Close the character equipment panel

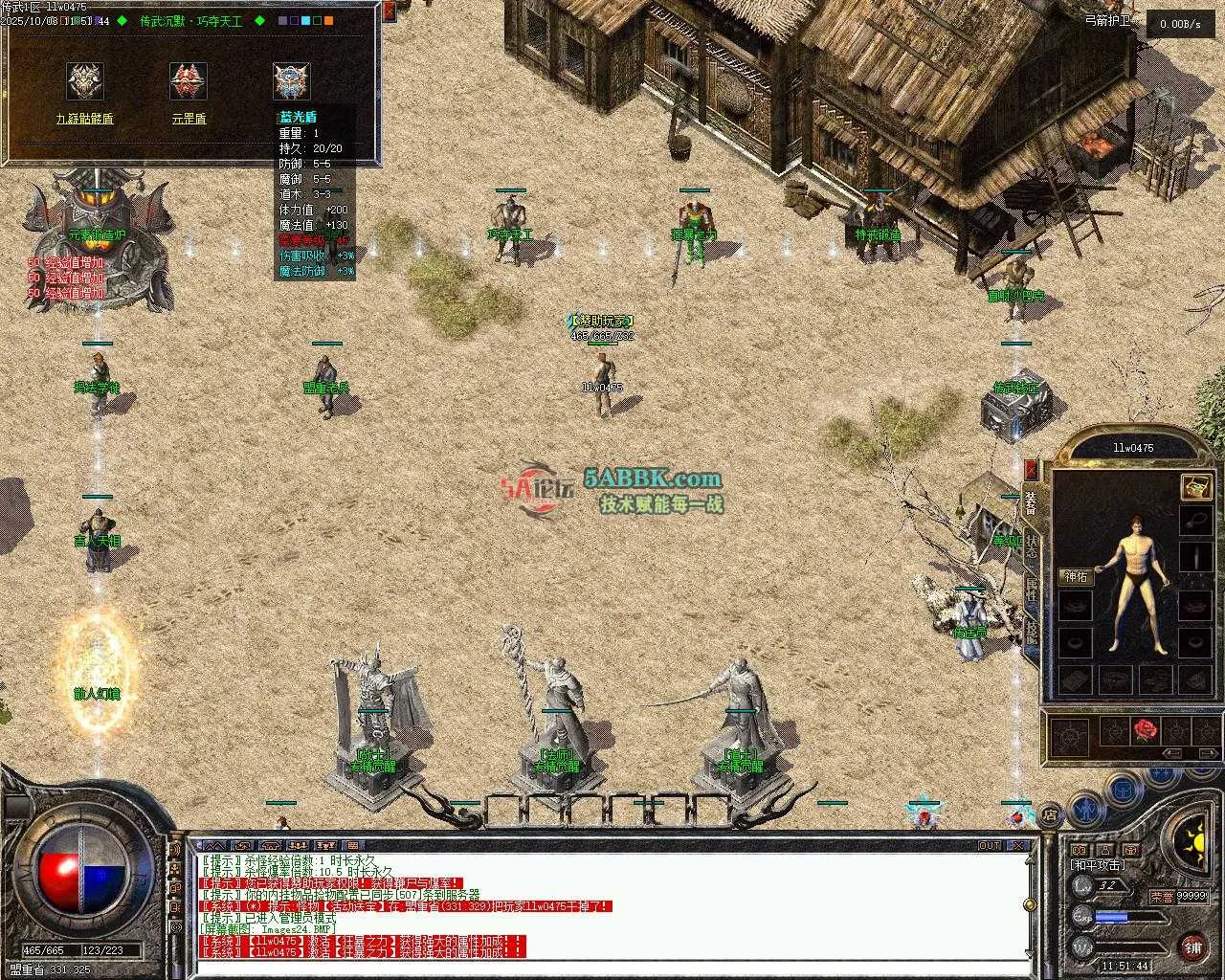[1031, 469]
